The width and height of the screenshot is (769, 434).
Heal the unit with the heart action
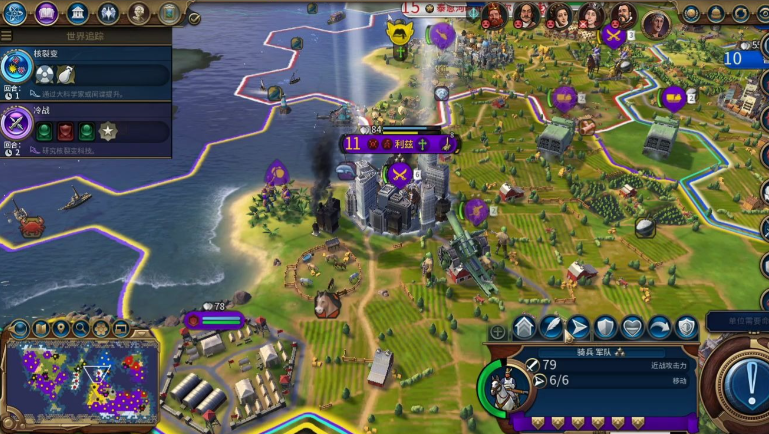click(x=632, y=327)
